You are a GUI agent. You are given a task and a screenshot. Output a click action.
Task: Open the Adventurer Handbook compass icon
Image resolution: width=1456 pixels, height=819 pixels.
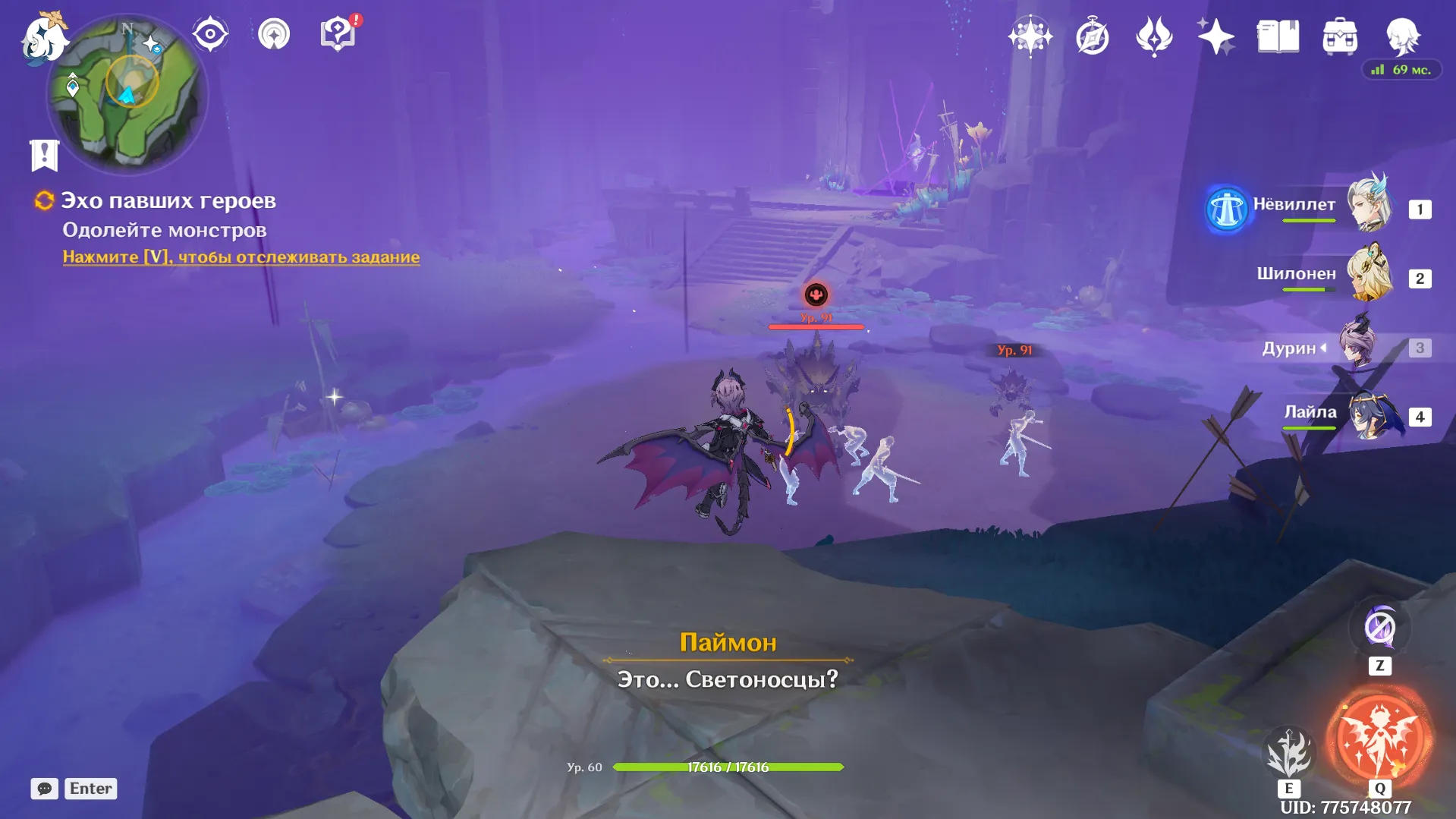1092,36
